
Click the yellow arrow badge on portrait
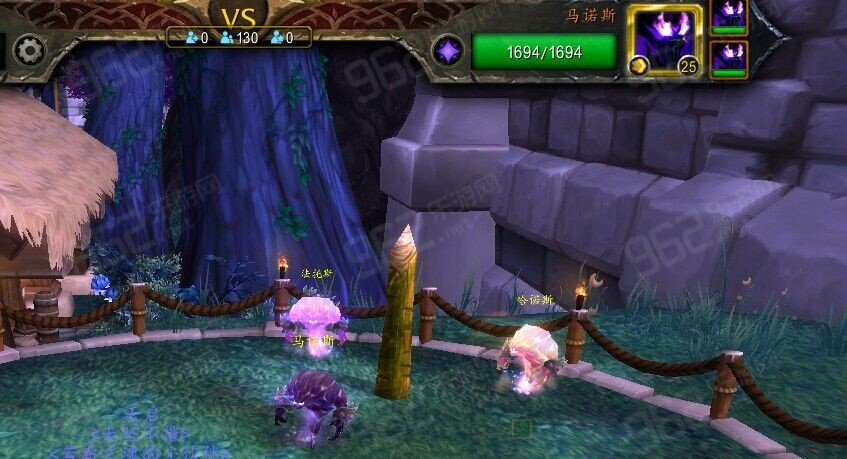[636, 67]
